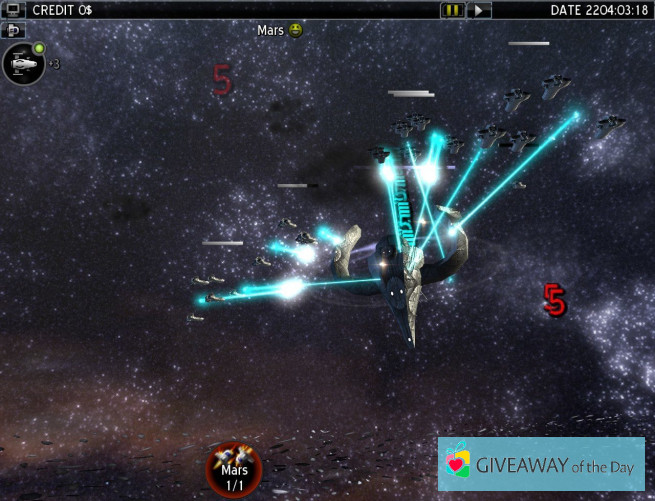Open the monitor icon menu beside Credit
This screenshot has height=501, width=655.
pos(14,10)
